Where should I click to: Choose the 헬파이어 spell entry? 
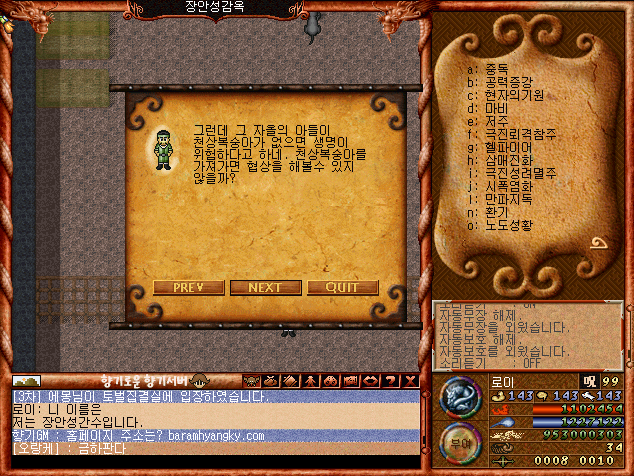click(x=507, y=147)
